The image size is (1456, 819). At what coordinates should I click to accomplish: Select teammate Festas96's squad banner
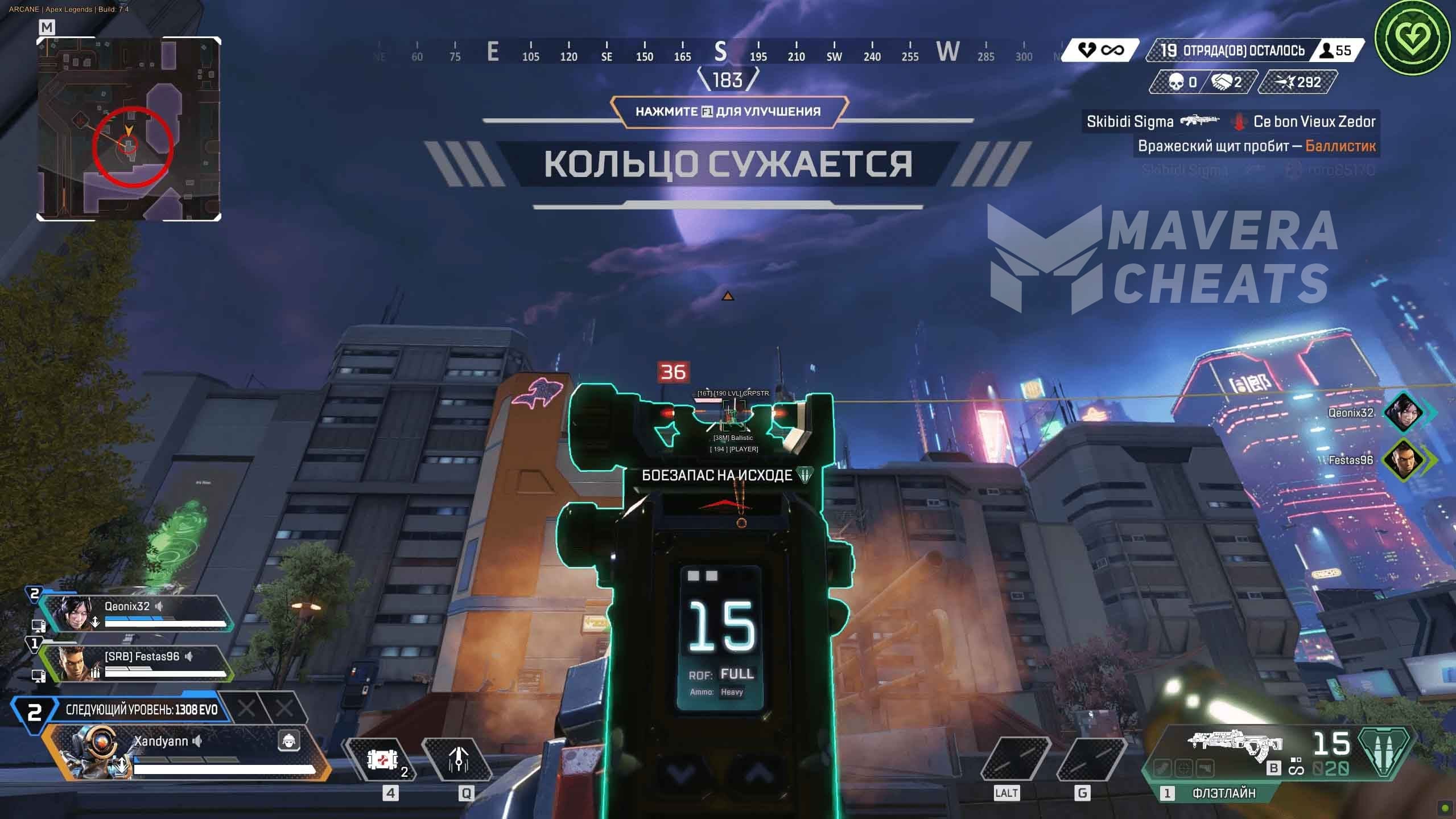coord(137,663)
